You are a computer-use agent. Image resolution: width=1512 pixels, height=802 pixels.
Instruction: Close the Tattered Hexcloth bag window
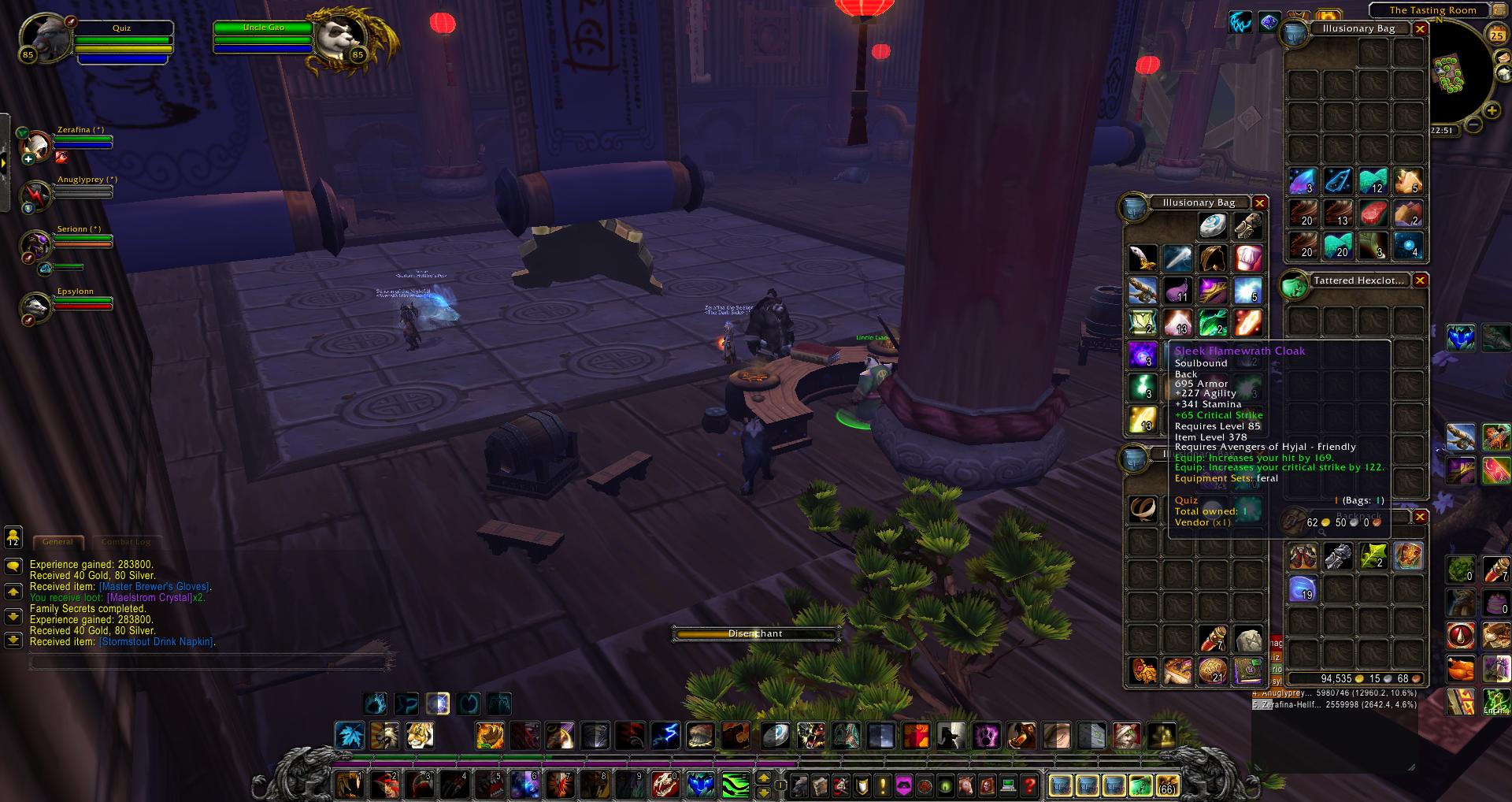[1420, 280]
